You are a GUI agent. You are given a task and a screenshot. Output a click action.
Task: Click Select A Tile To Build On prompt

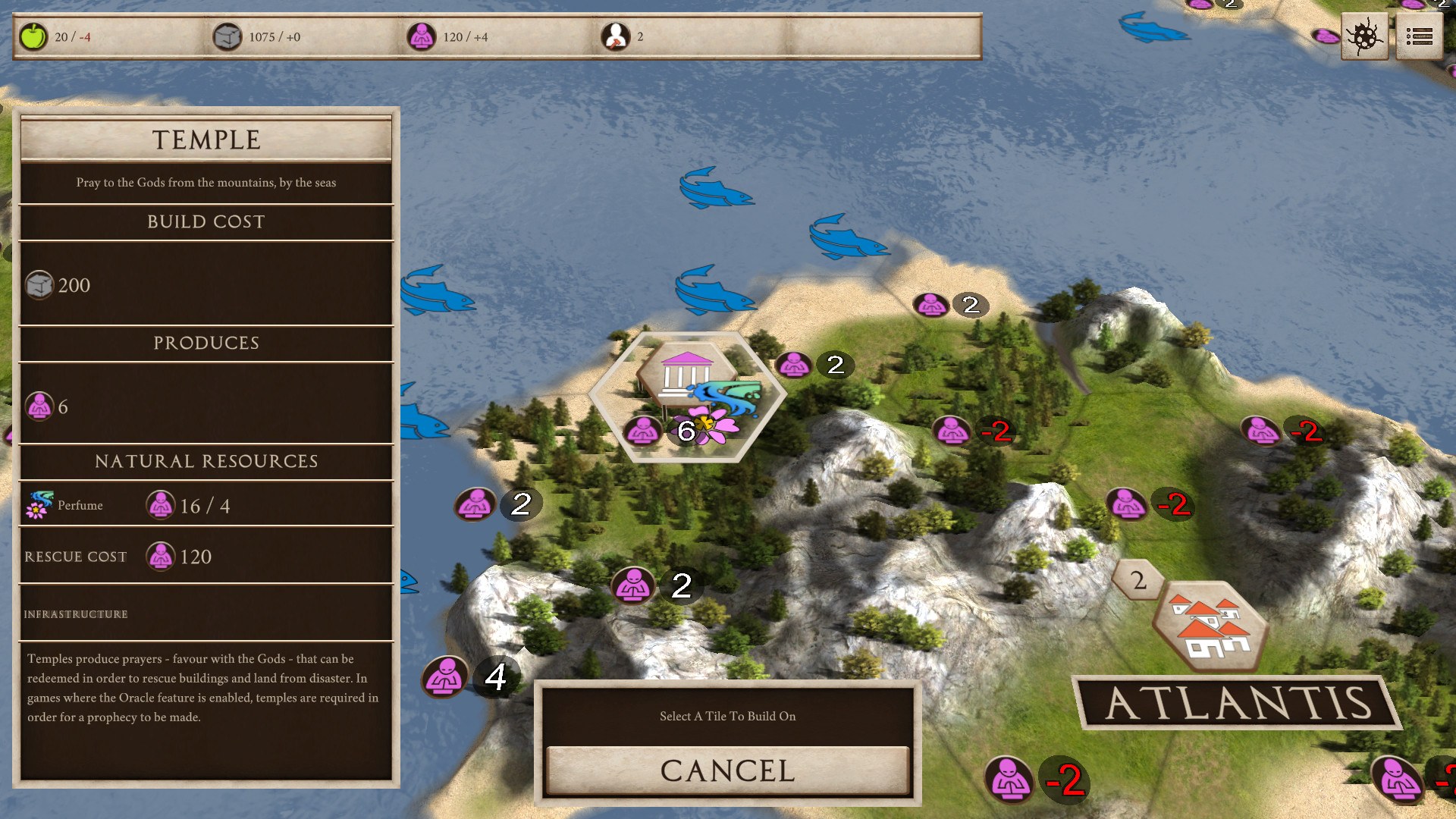(727, 716)
